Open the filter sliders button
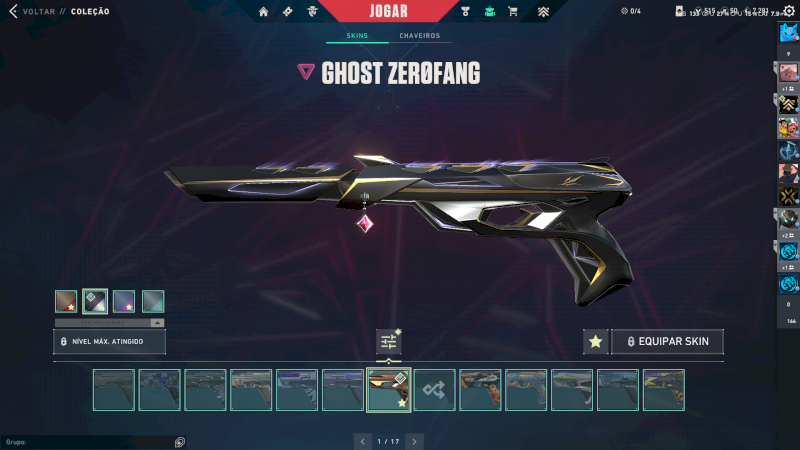This screenshot has height=450, width=800. (389, 342)
